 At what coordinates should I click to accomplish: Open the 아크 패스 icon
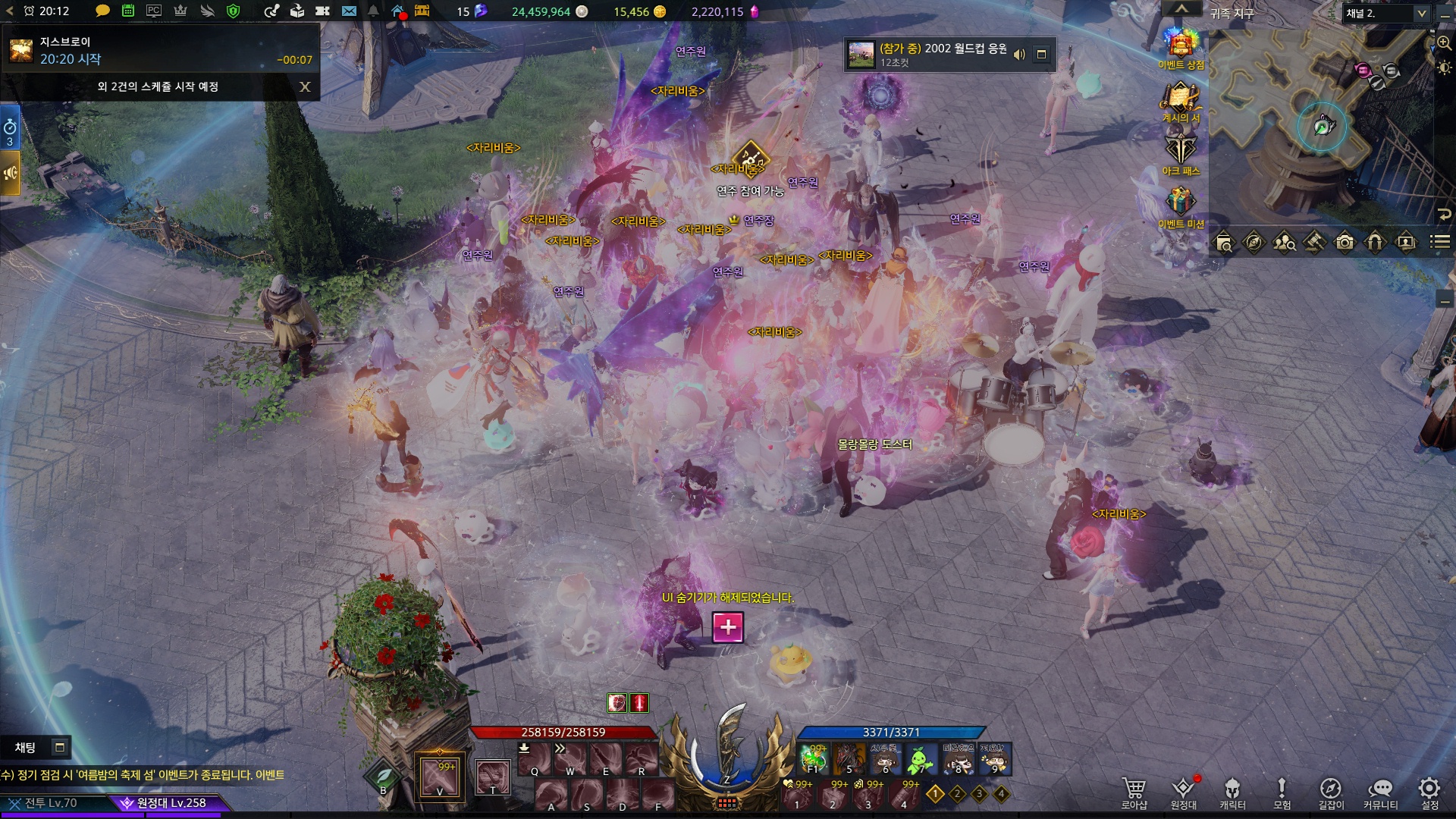[x=1181, y=152]
